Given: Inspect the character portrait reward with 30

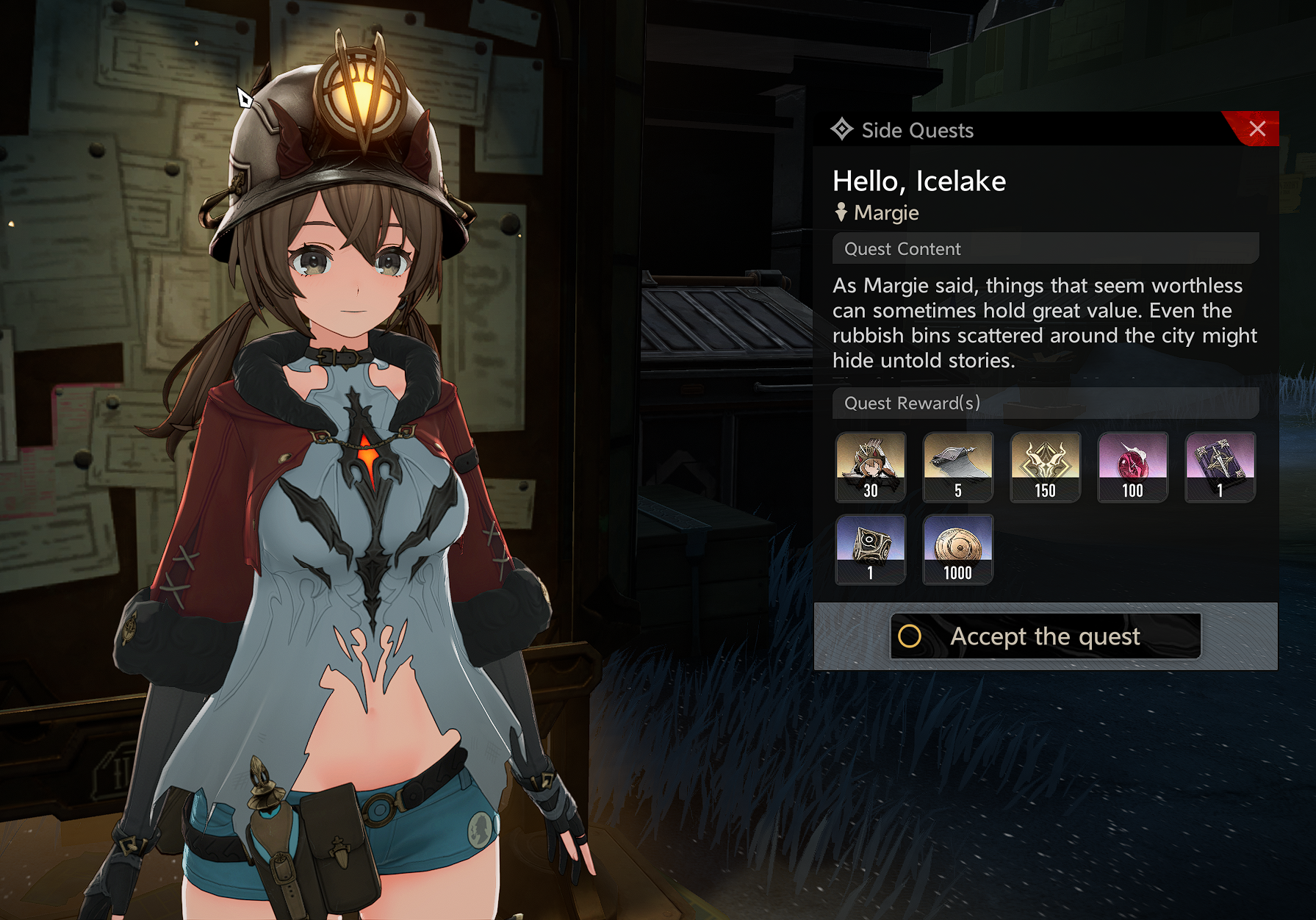Looking at the screenshot, I should (x=871, y=467).
